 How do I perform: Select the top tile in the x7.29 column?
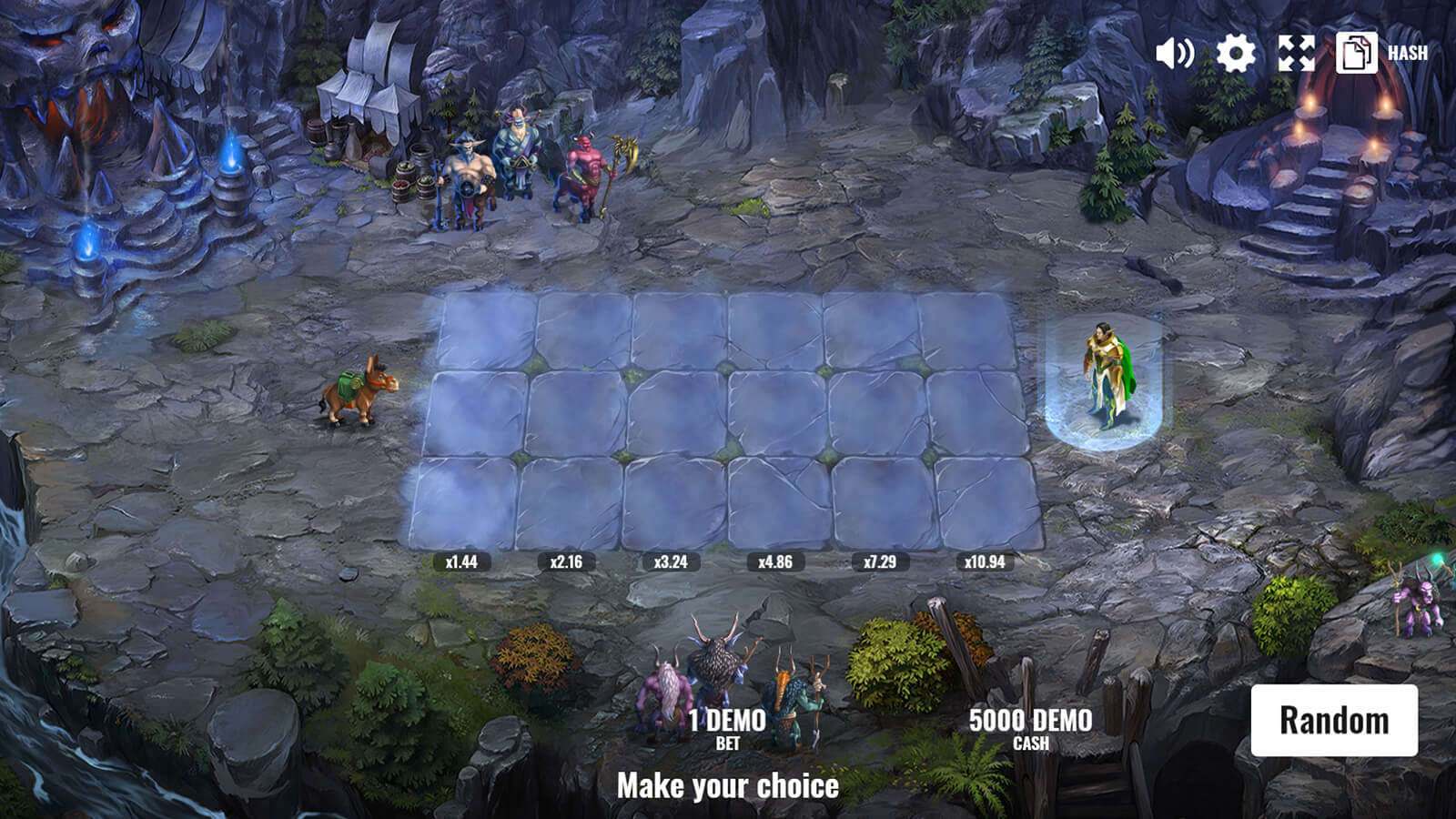coord(871,329)
